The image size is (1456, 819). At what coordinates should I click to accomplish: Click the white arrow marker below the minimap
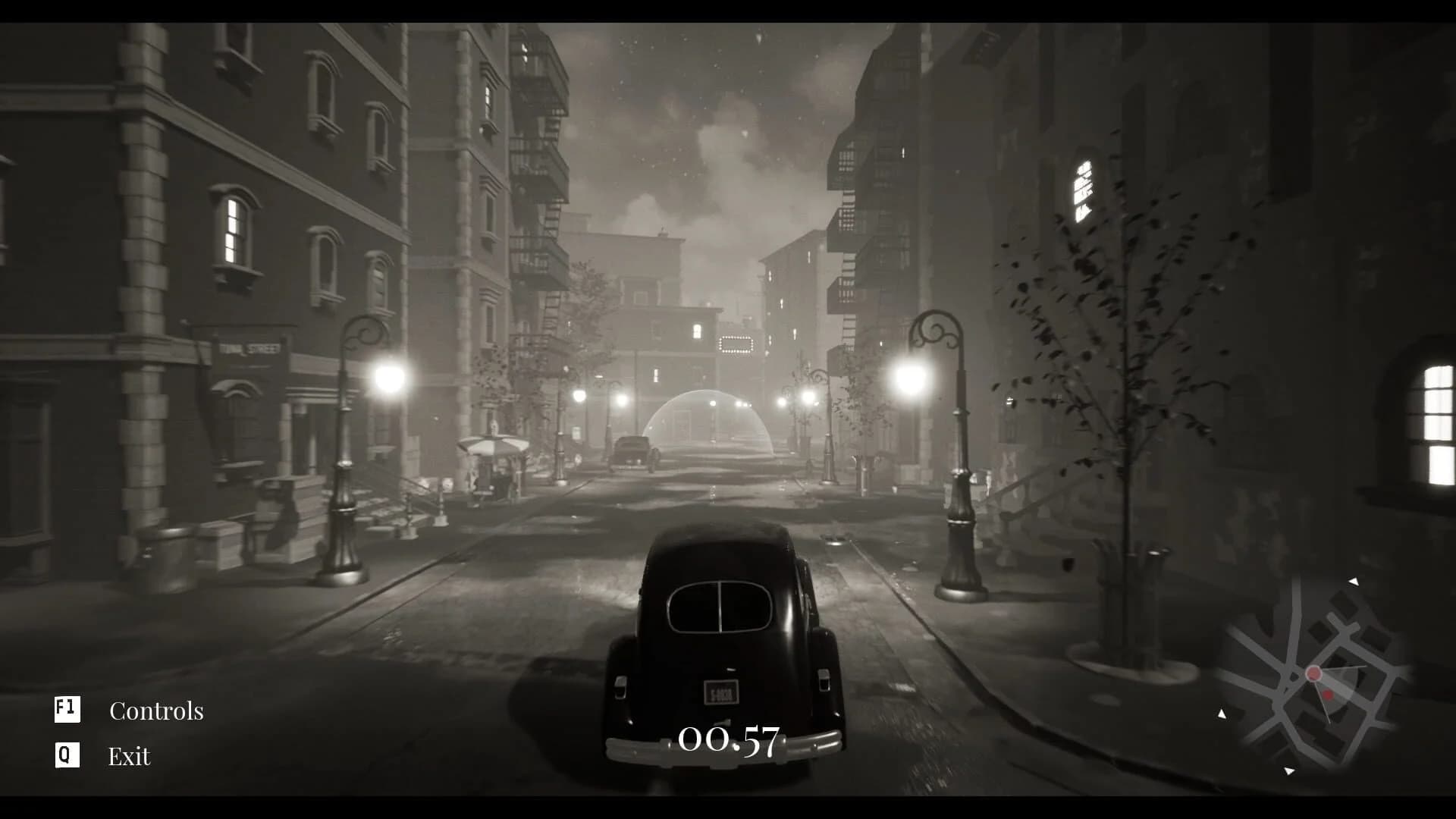pyautogui.click(x=1290, y=770)
